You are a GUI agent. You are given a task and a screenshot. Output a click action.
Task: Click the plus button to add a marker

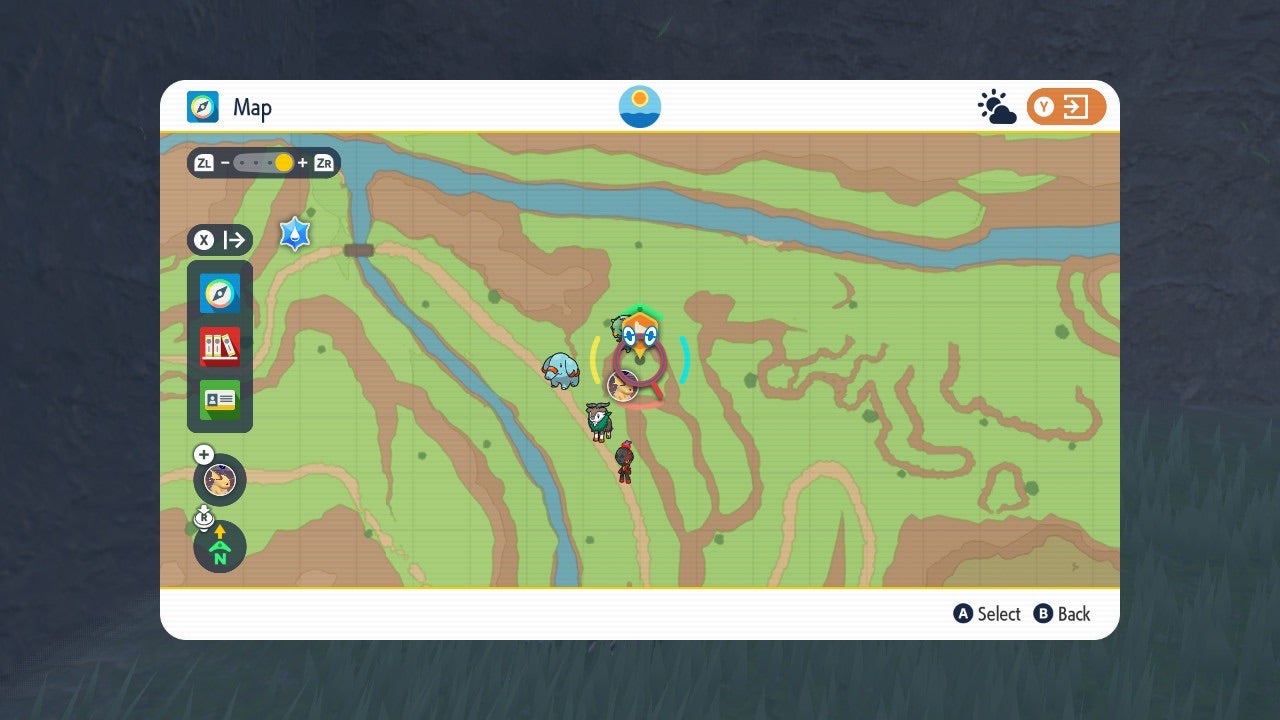click(203, 453)
